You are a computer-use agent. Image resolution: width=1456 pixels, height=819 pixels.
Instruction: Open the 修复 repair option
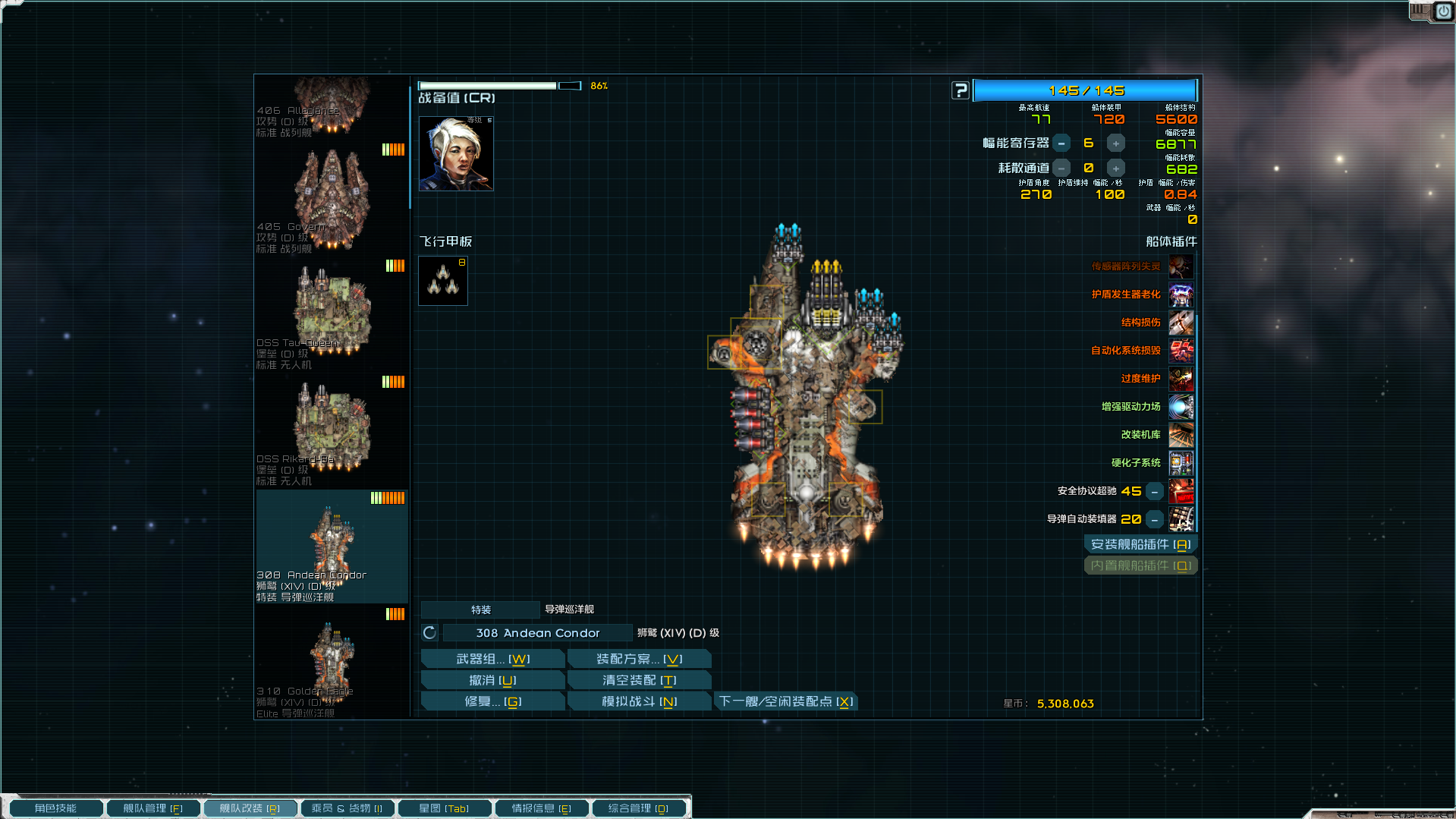(492, 701)
